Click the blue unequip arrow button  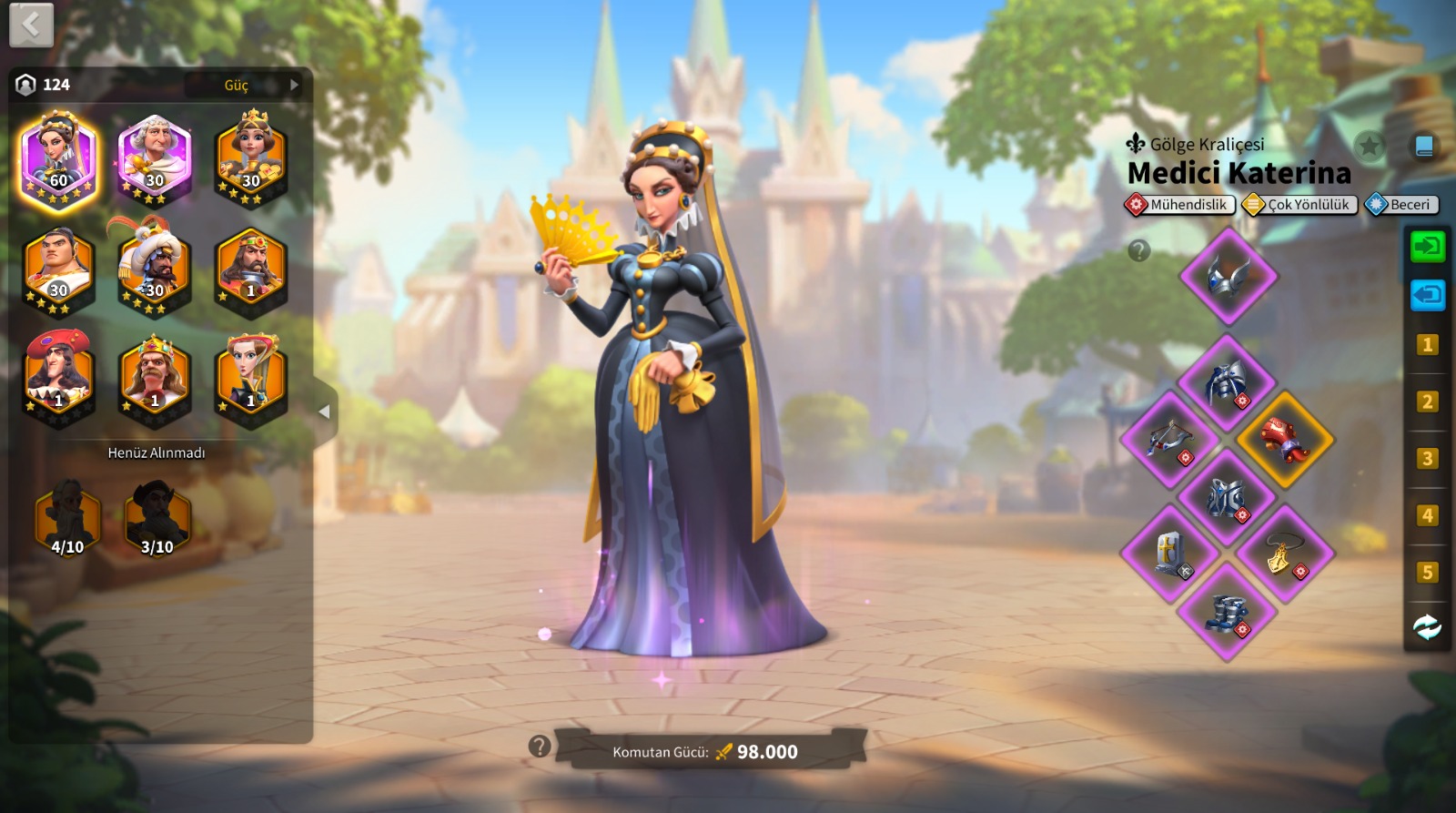1427,294
